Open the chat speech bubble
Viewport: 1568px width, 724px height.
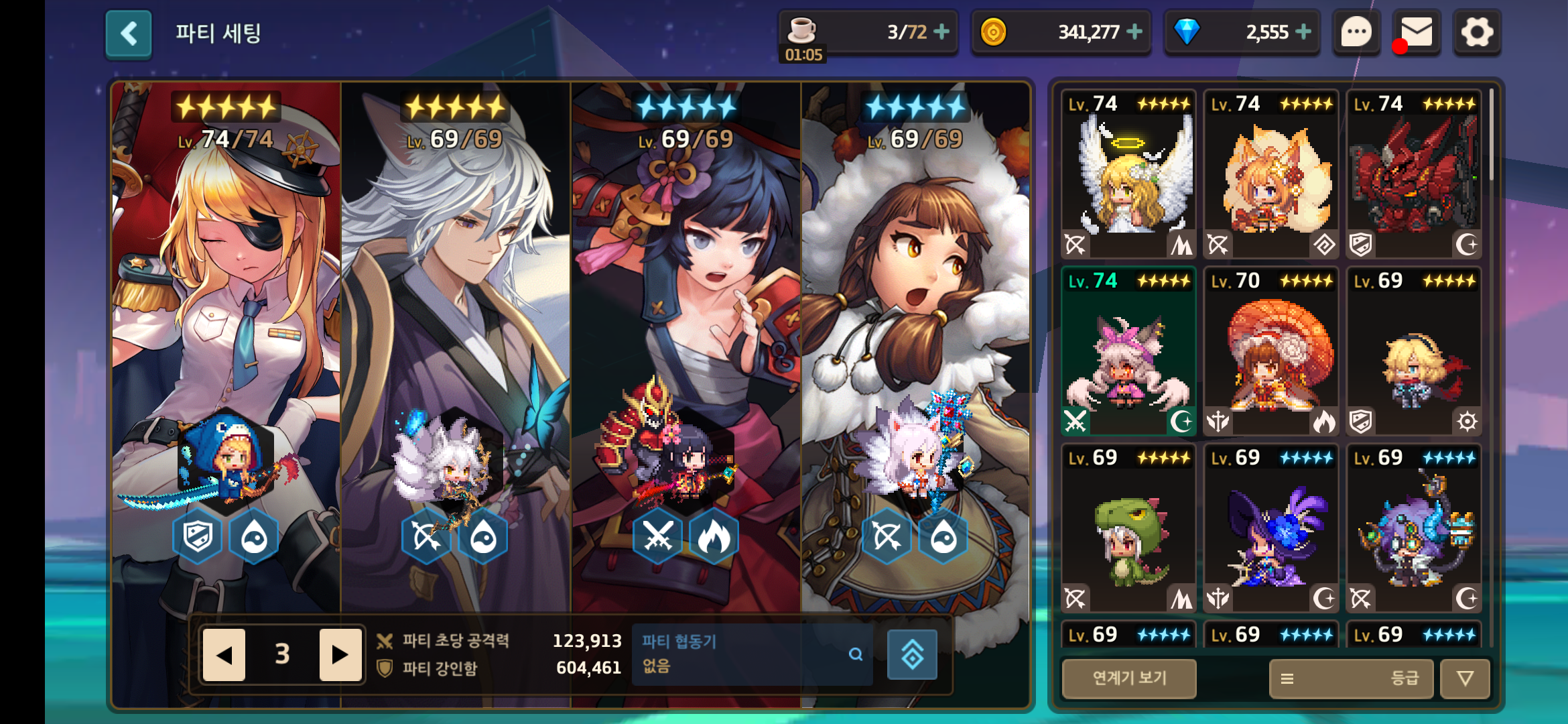pos(1356,32)
